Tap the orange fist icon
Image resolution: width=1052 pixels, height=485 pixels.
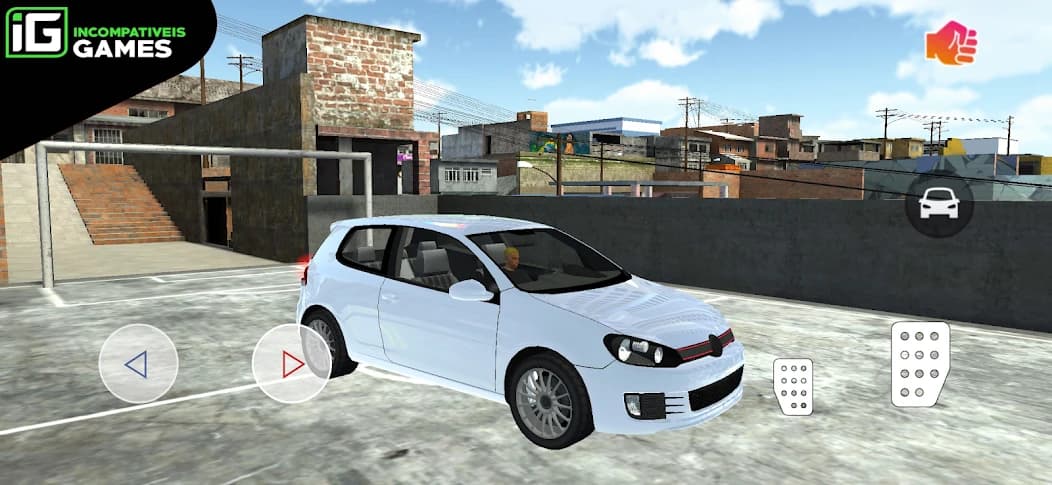950,43
